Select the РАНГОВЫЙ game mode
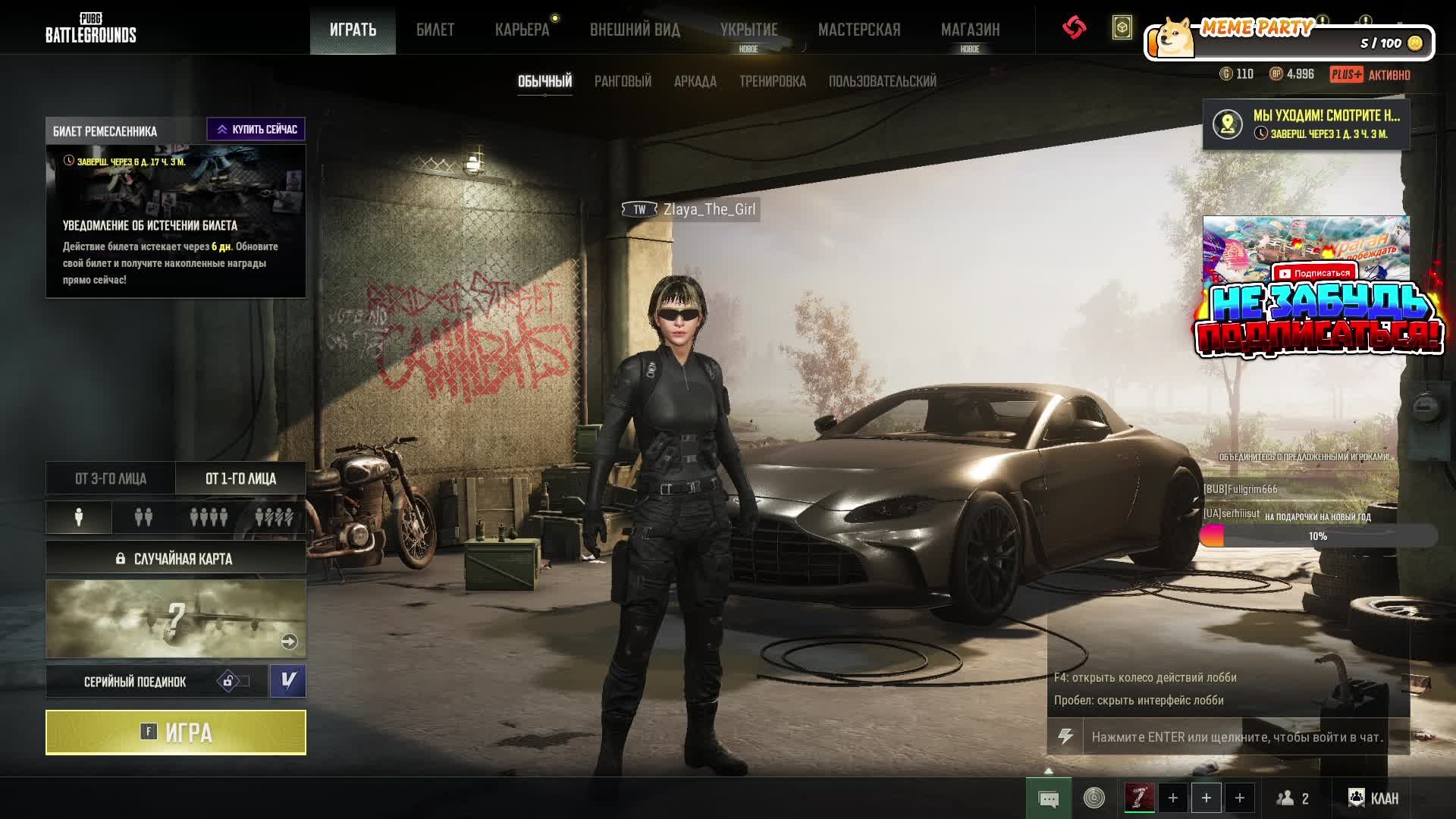Image resolution: width=1456 pixels, height=819 pixels. [623, 81]
